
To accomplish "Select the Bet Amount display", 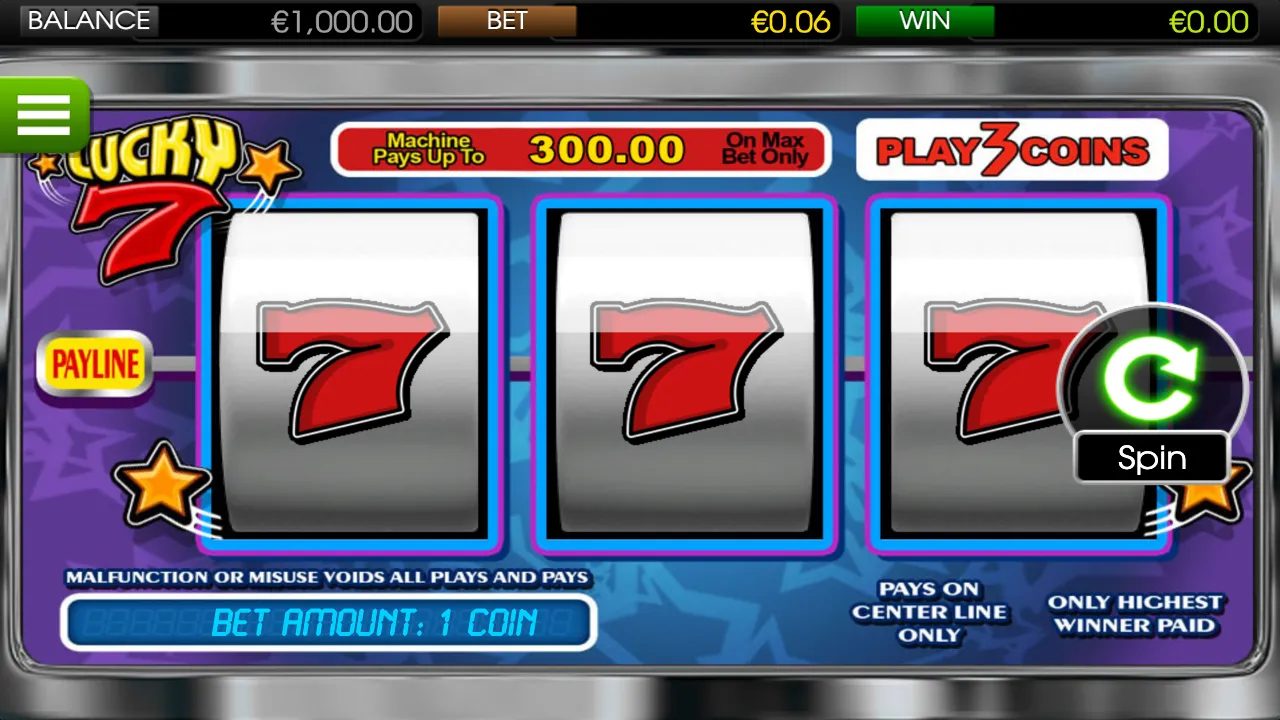I will pos(328,622).
